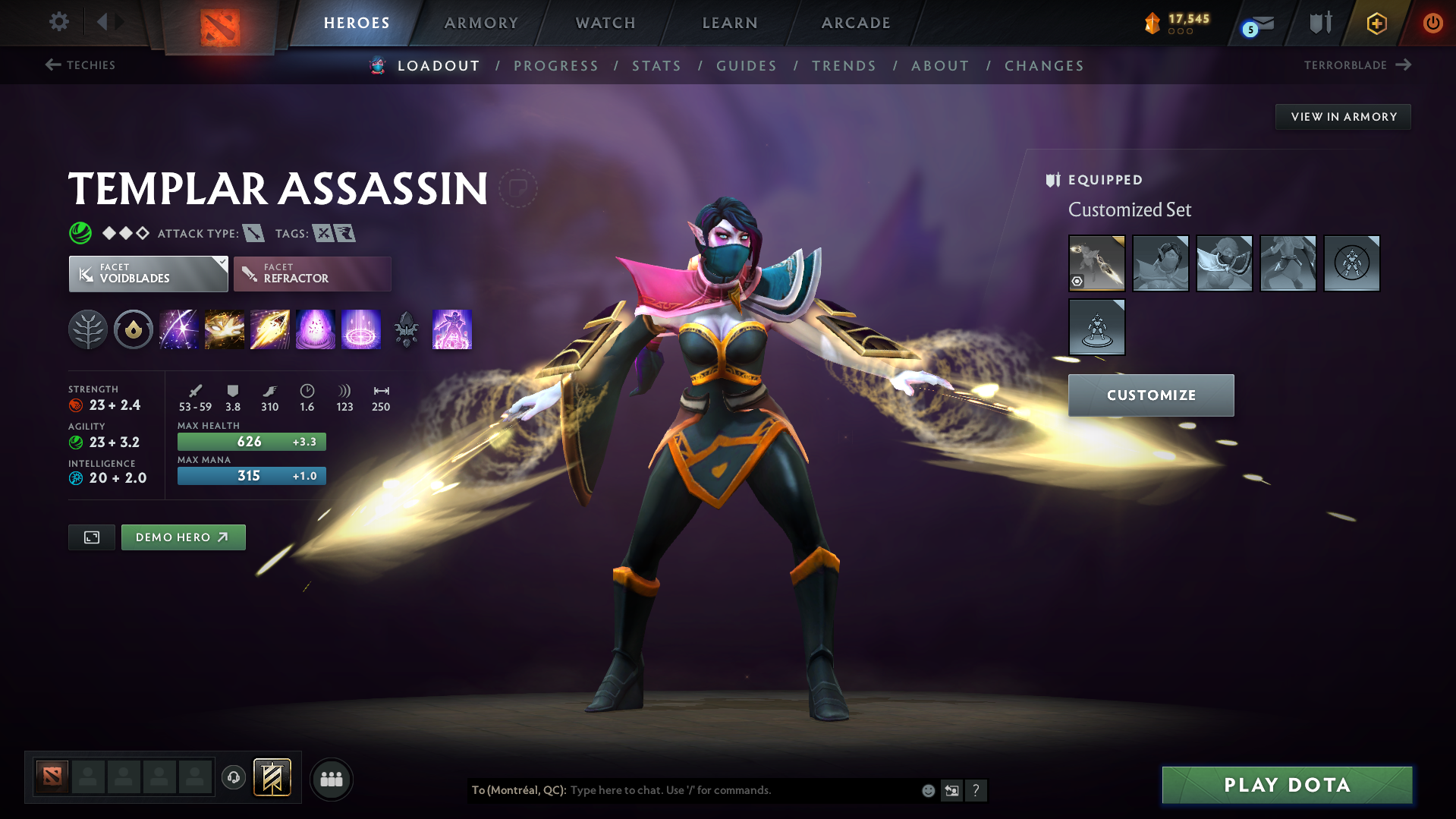Select the Refraction ability icon
1456x819 pixels.
tap(179, 329)
